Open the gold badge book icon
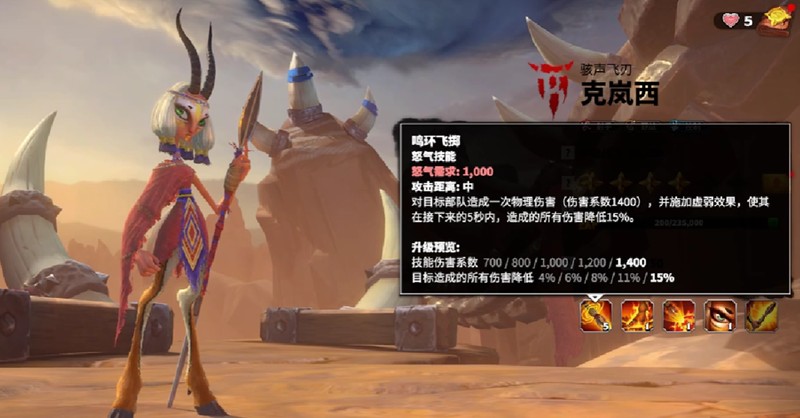This screenshot has width=800, height=418. tap(774, 18)
